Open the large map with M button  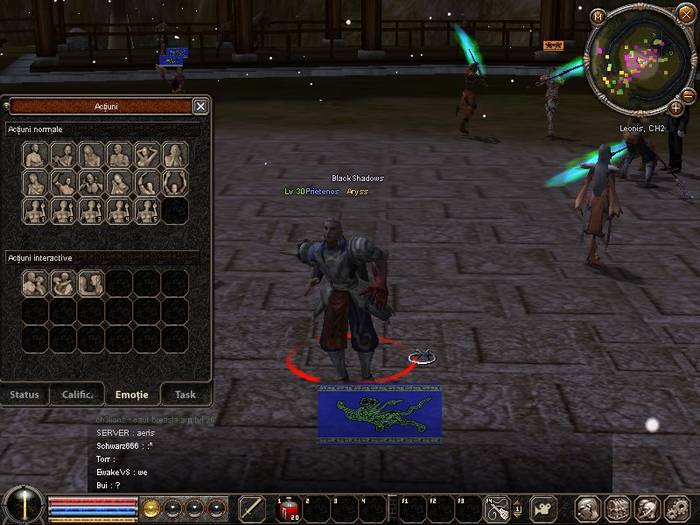[598, 16]
